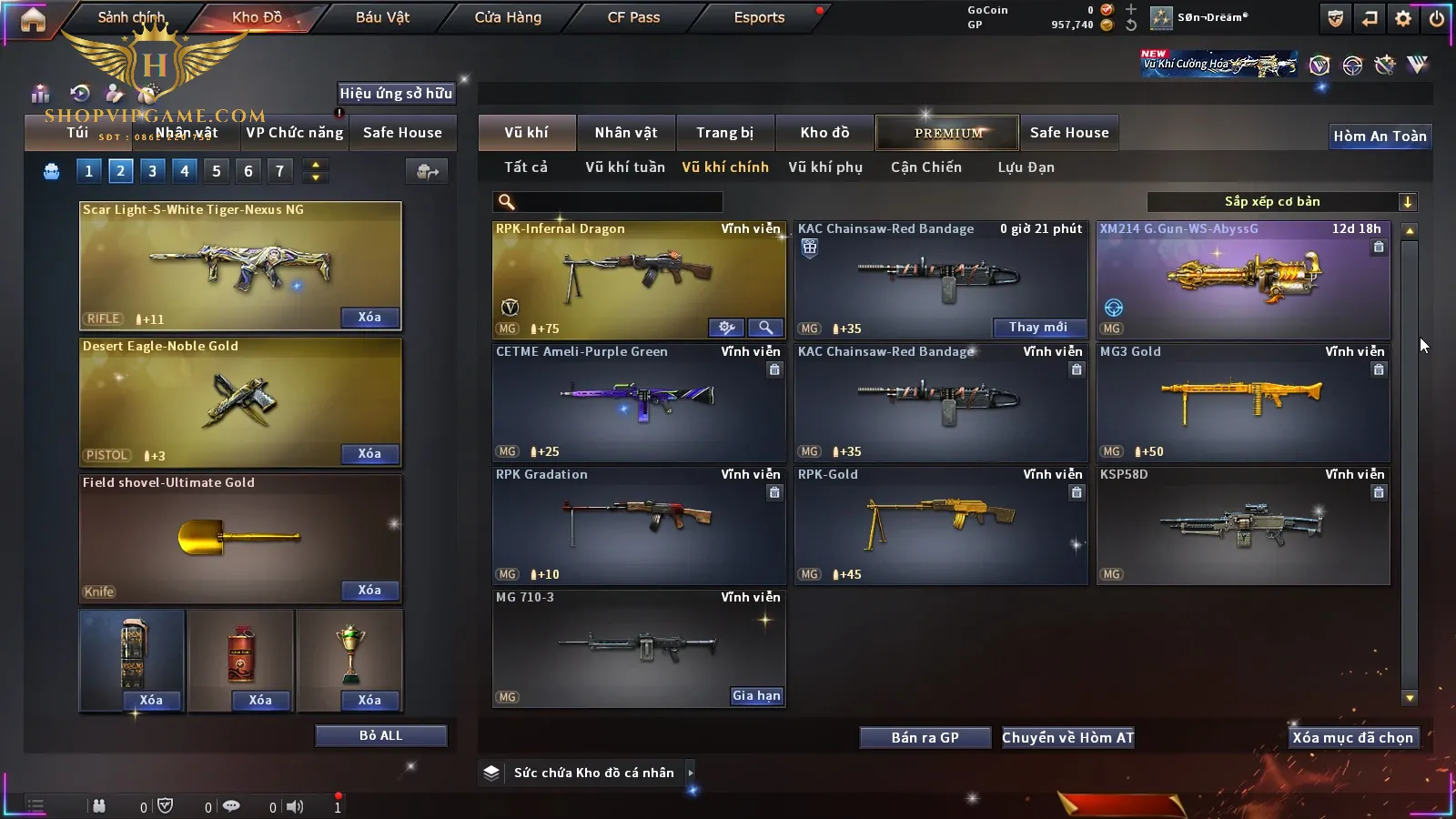
Task: Remove Desert Eagle-Noble Gold with Xóa
Action: tap(369, 454)
